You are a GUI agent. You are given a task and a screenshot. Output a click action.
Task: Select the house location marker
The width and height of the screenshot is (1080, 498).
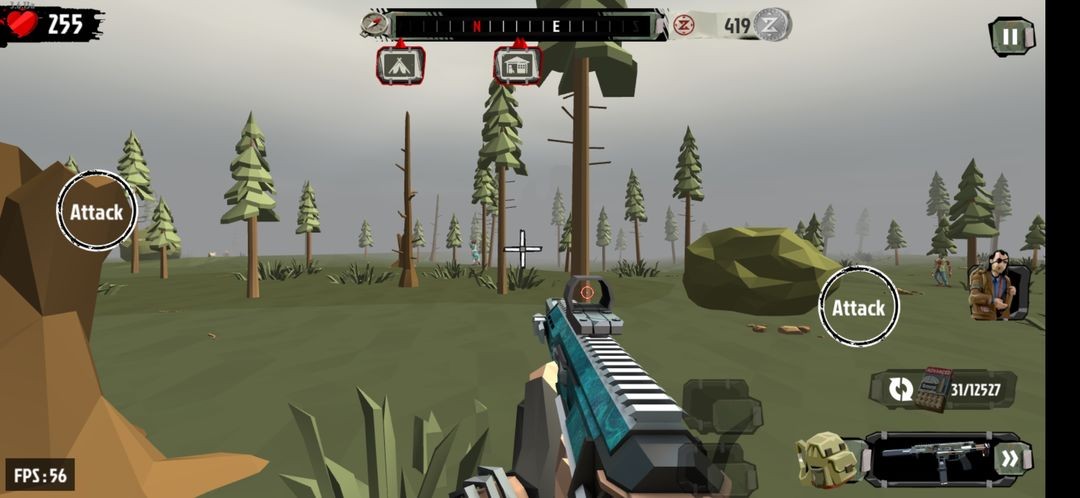(x=517, y=65)
